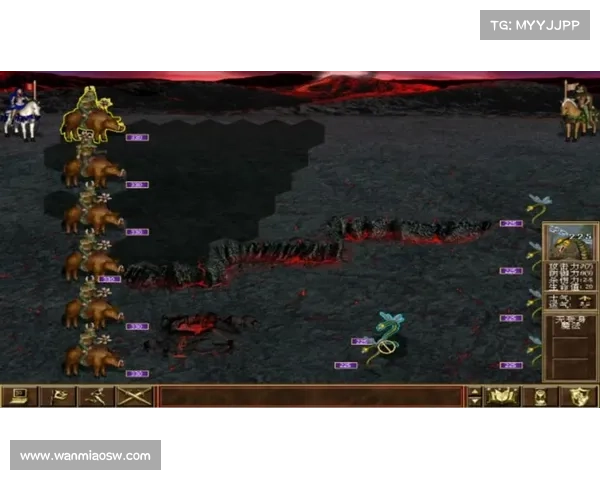Viewport: 600px width, 480px height.
Task: Open the spellbook to cast a spell
Action: pyautogui.click(x=502, y=396)
